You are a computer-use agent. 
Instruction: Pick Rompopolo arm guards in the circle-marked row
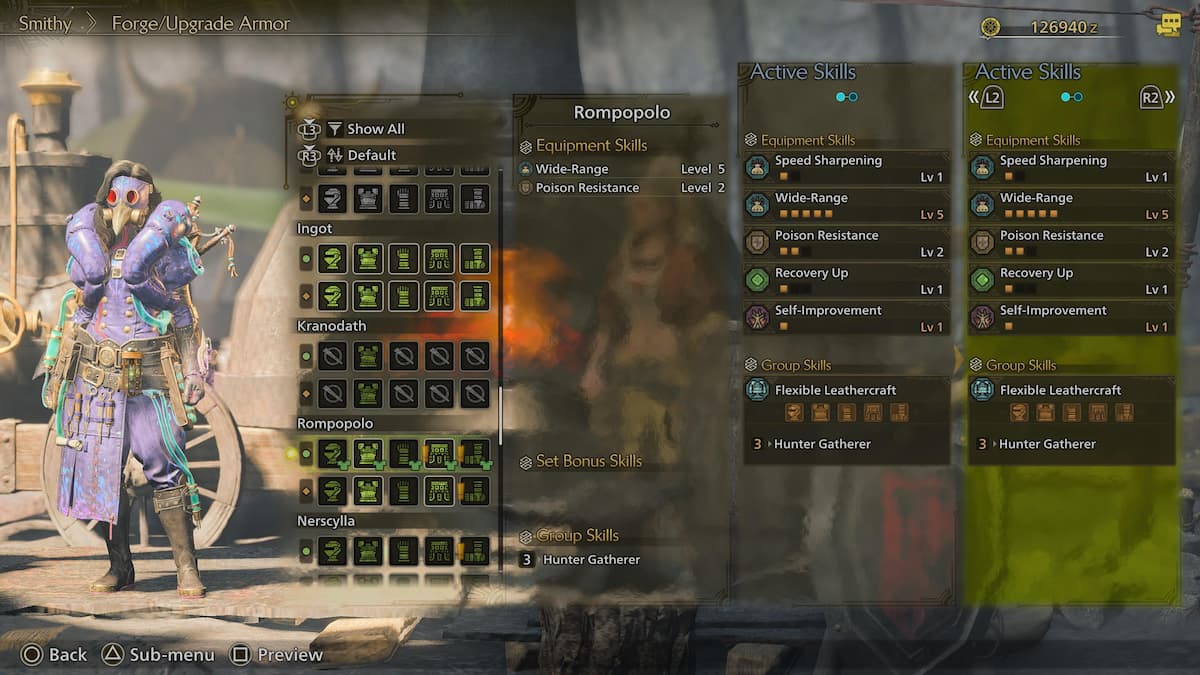403,454
